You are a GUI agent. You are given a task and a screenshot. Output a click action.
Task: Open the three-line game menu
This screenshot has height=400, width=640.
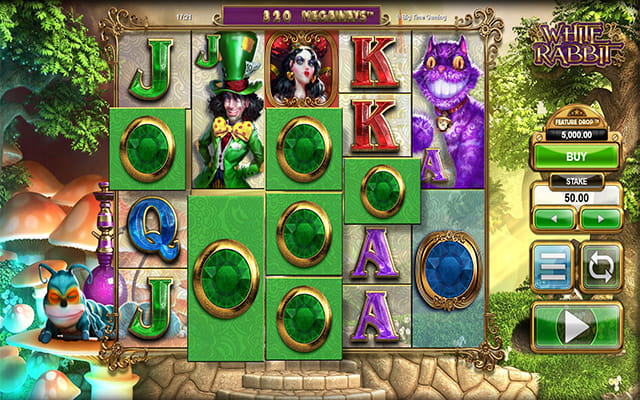tap(553, 267)
